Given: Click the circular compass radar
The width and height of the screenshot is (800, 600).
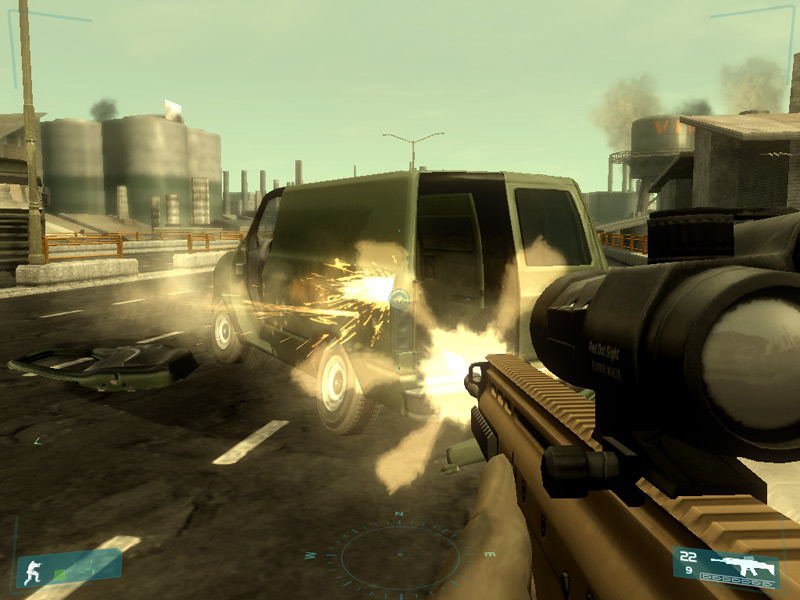Looking at the screenshot, I should click(399, 556).
